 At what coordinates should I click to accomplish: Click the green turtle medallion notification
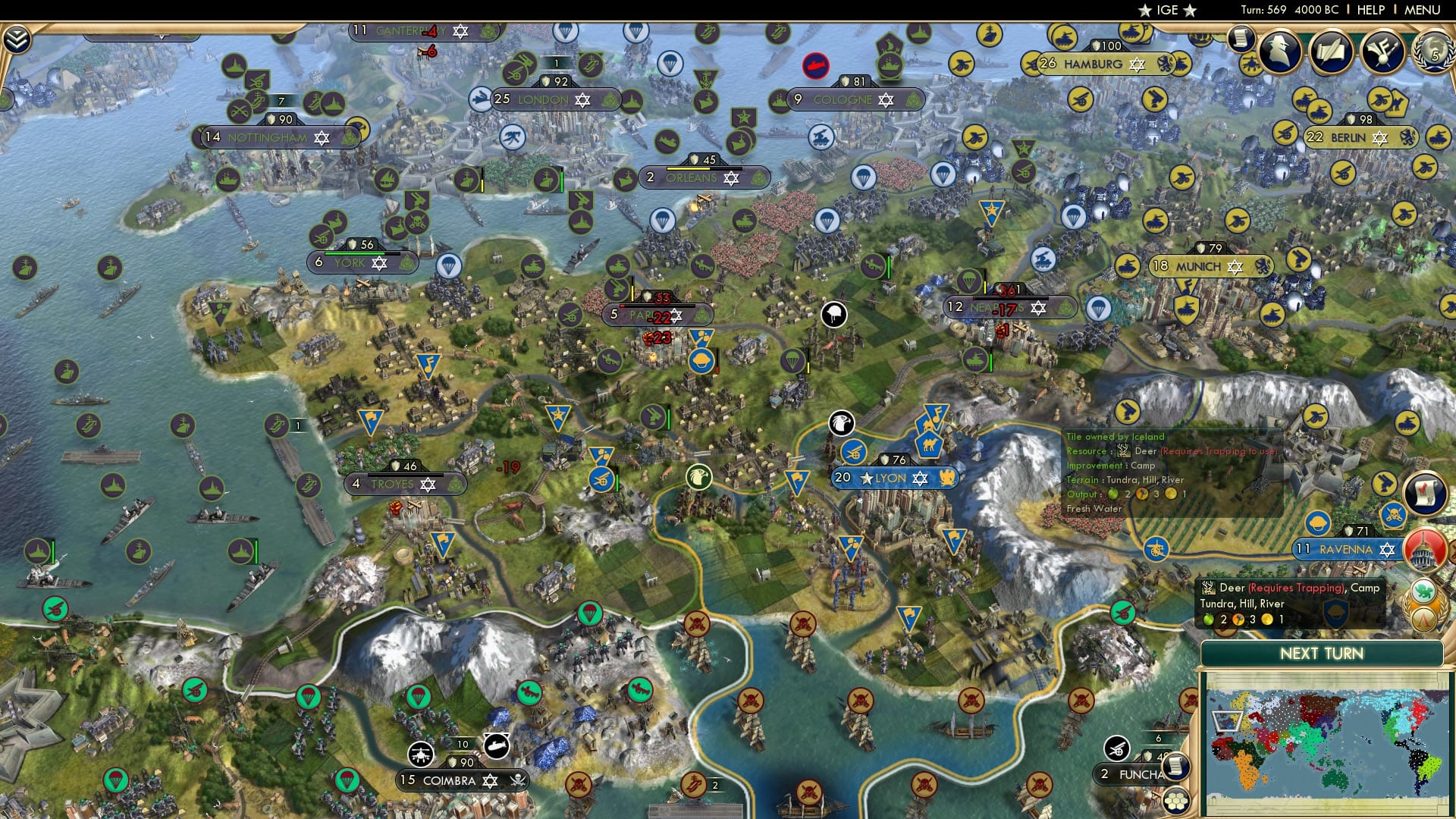click(1423, 590)
